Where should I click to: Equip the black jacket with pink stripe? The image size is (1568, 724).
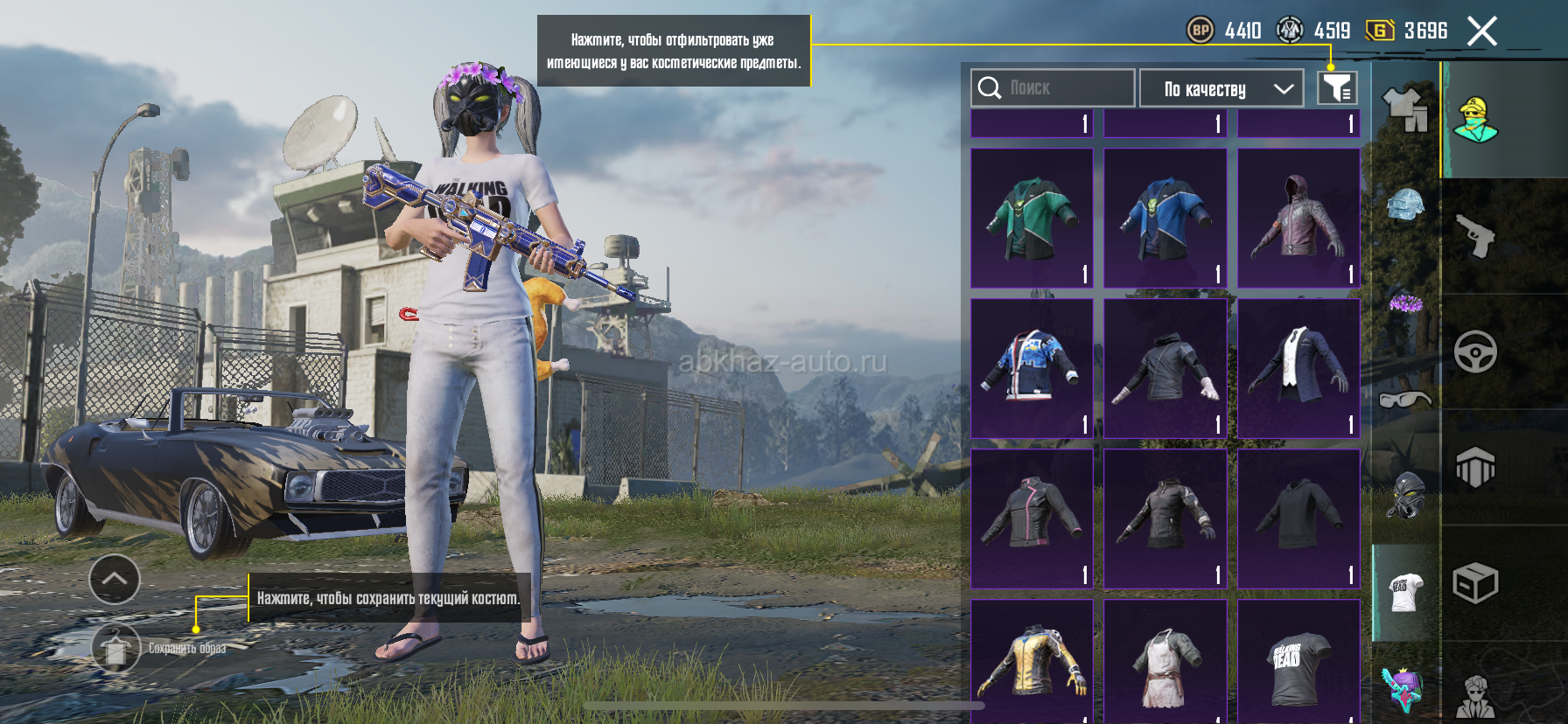pyautogui.click(x=1032, y=519)
